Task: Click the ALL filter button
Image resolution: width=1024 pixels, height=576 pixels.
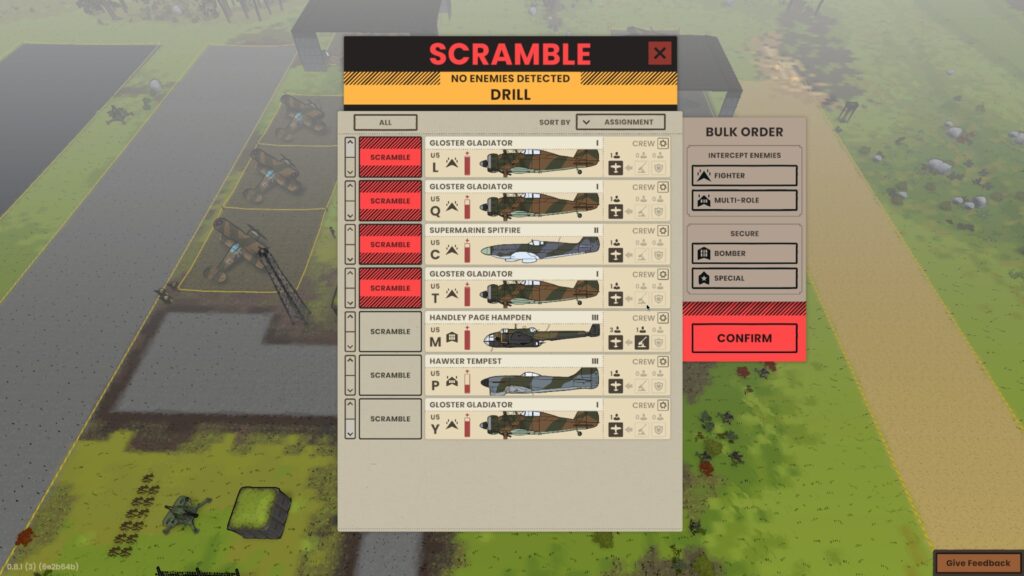Action: click(x=385, y=122)
